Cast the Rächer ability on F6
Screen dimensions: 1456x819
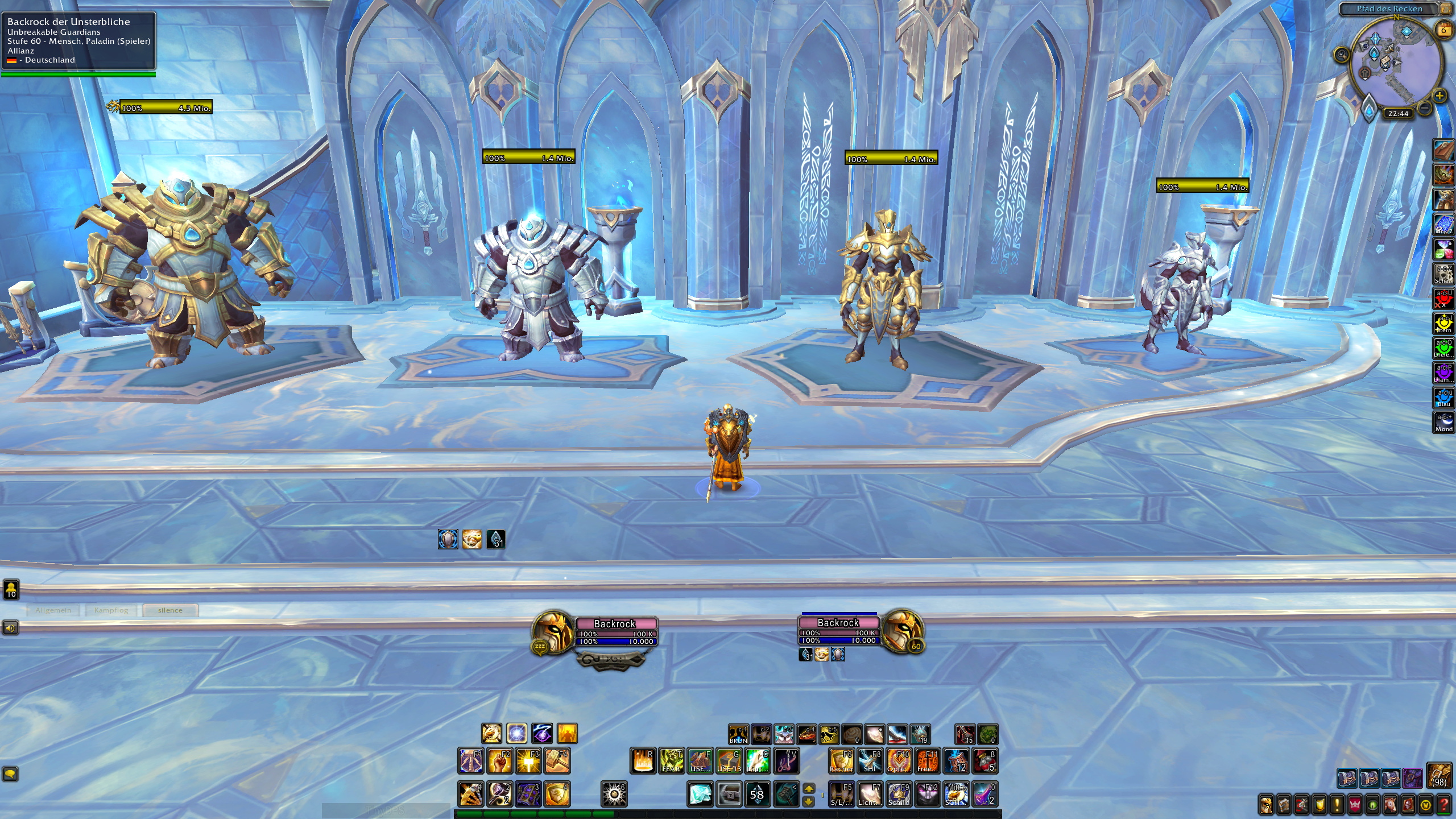tap(841, 761)
